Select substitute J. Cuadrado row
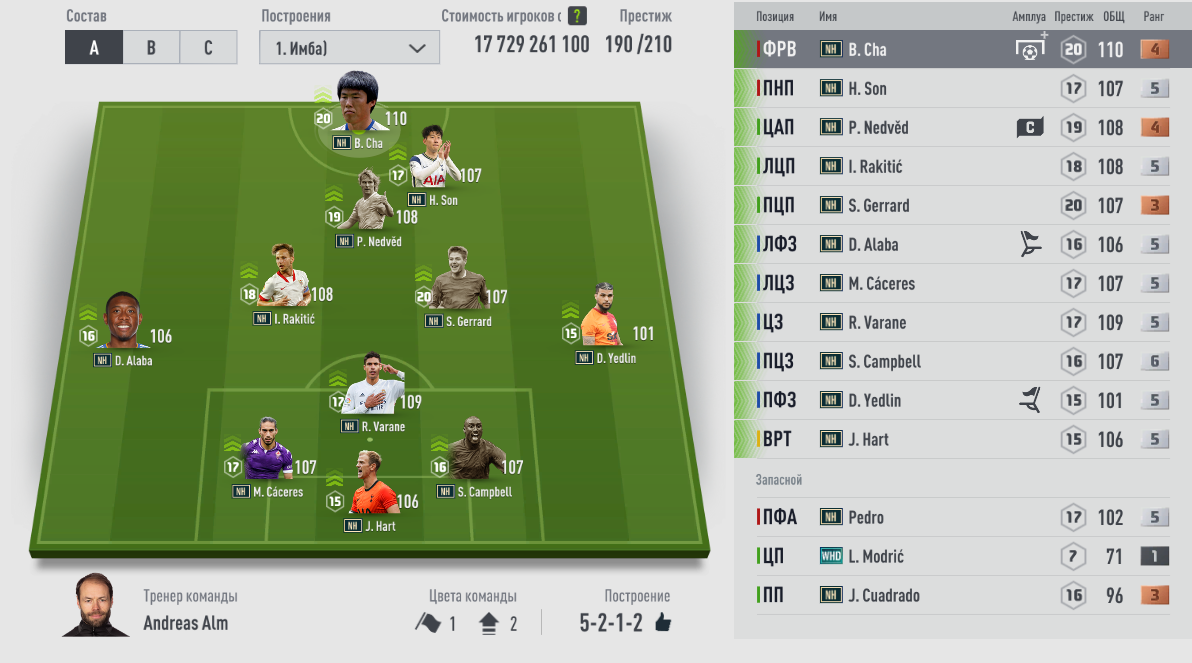The image size is (1192, 663). click(x=960, y=596)
